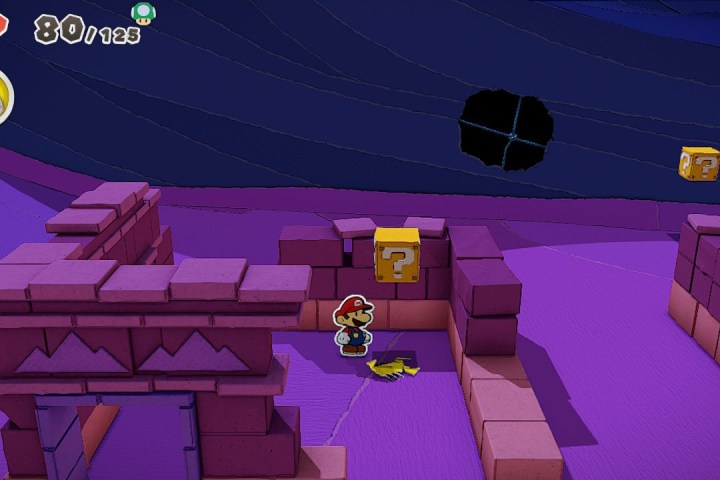
Task: Select the yellow circular icon at the left edge
Action: tap(4, 98)
